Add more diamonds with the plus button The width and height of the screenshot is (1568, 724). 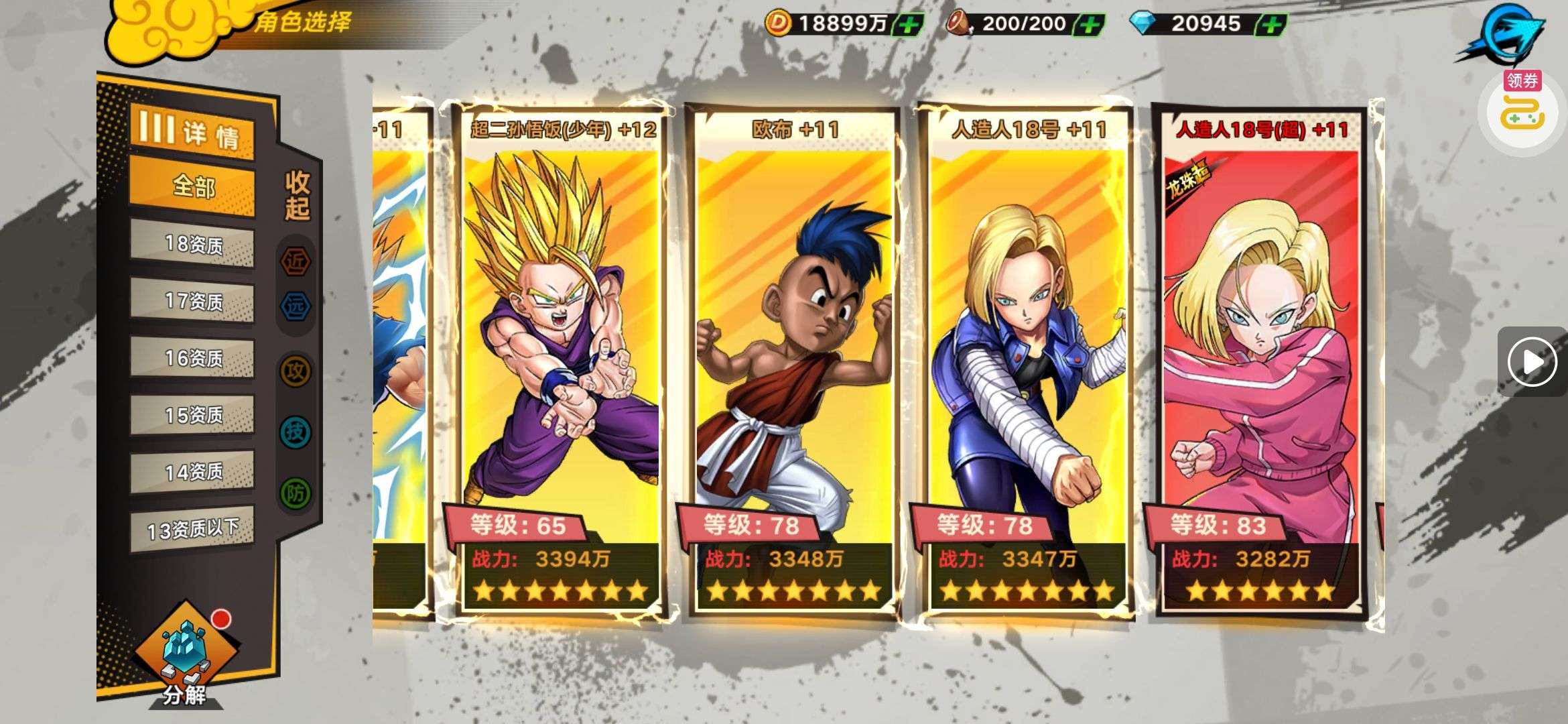[x=1271, y=25]
